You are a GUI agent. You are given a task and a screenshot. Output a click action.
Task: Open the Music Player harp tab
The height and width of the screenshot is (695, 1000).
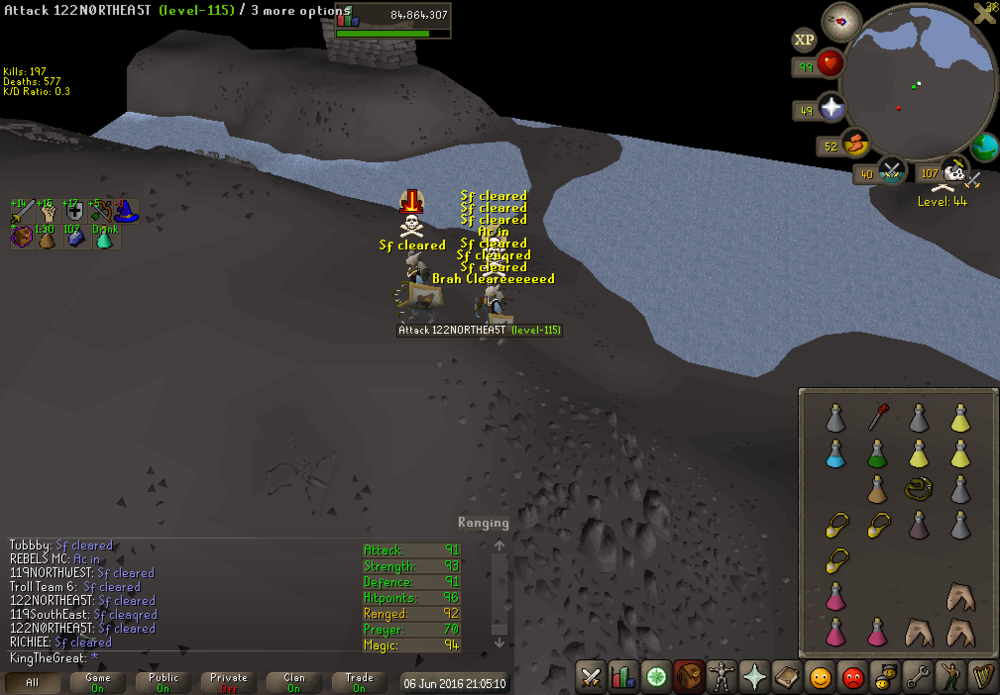982,677
